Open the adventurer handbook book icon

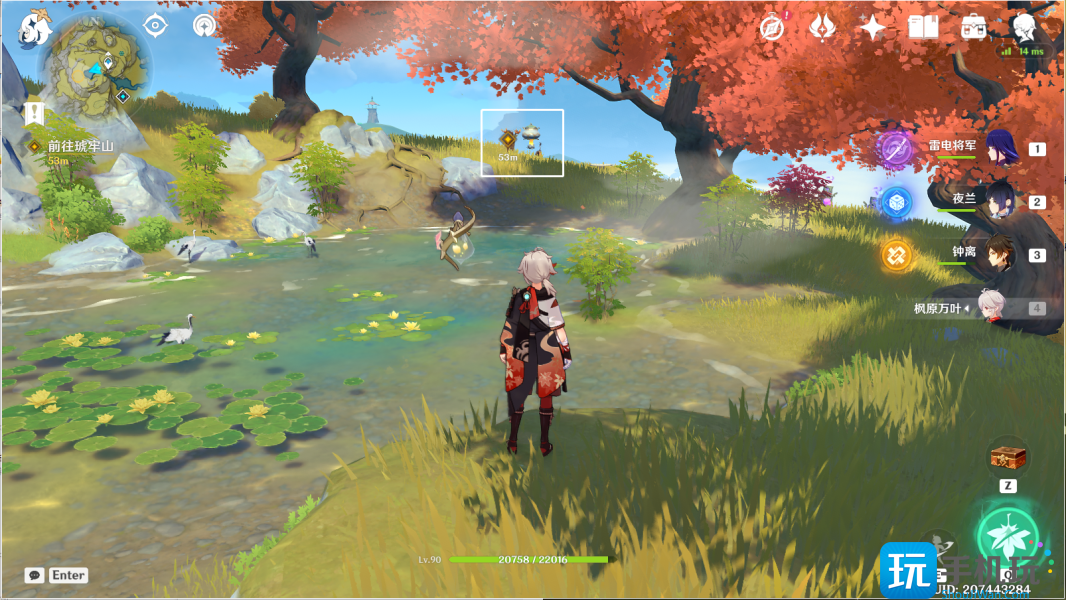(x=923, y=28)
